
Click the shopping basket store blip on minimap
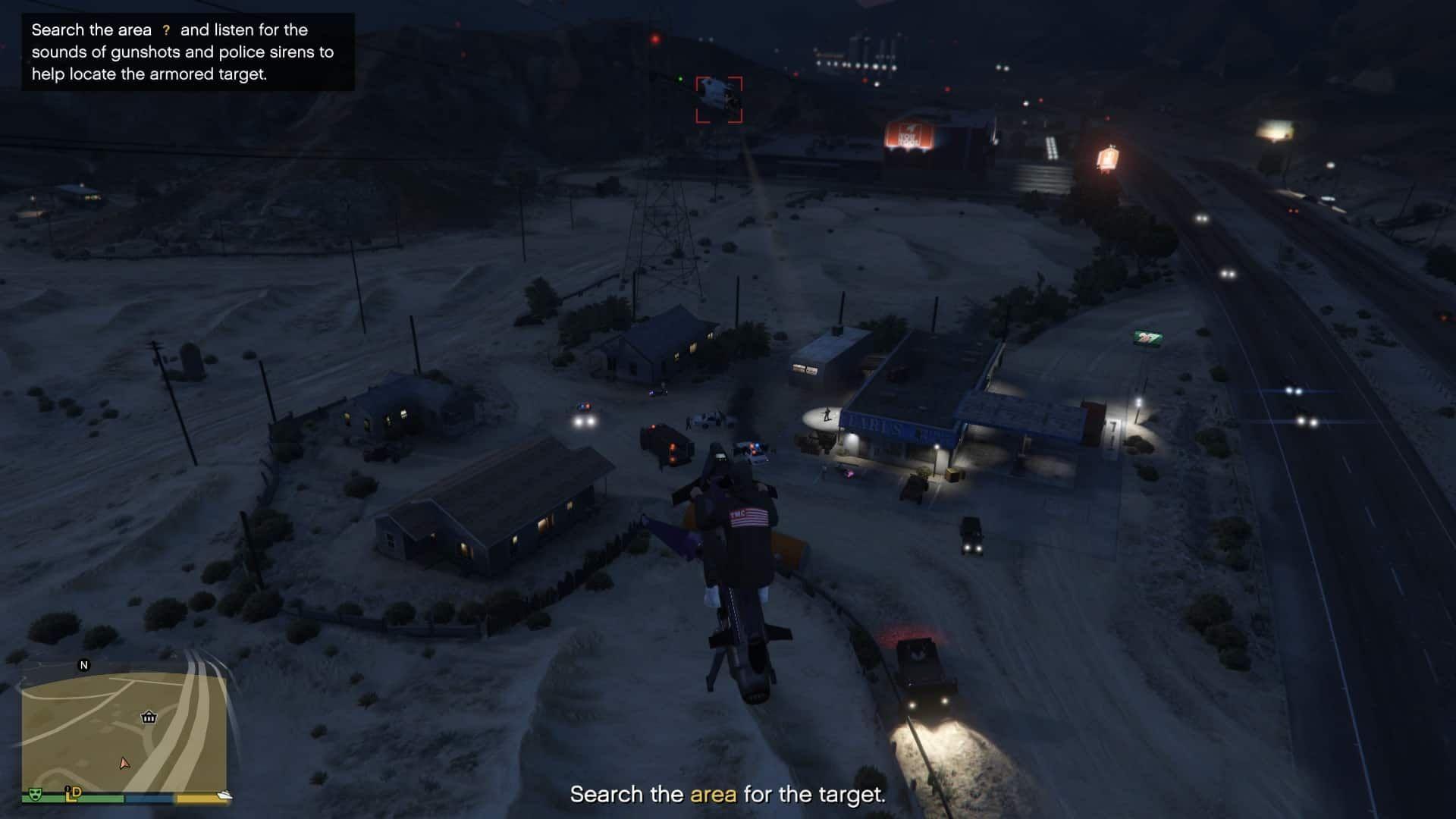pyautogui.click(x=149, y=717)
